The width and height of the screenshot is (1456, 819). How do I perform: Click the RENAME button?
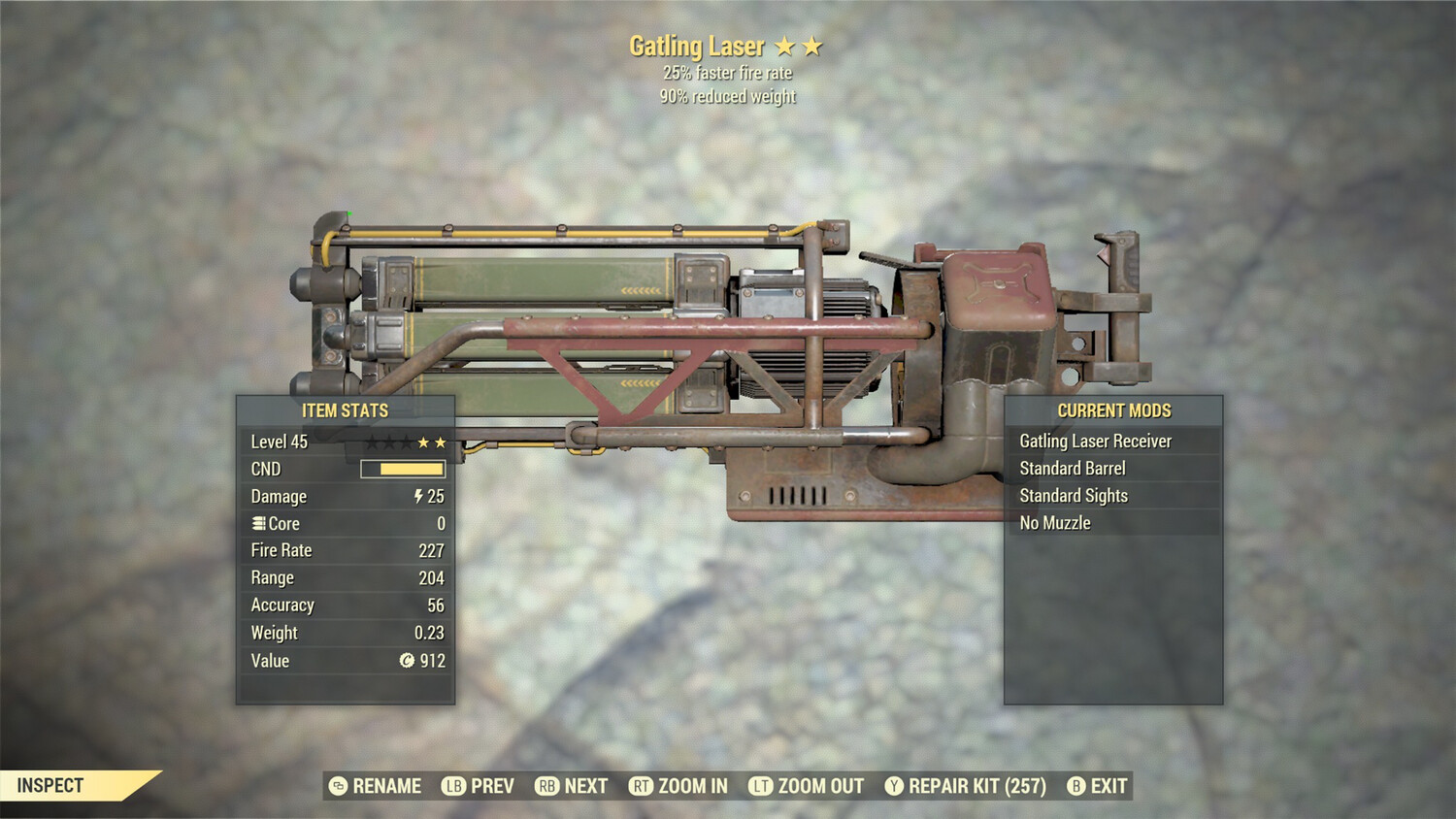click(x=386, y=786)
